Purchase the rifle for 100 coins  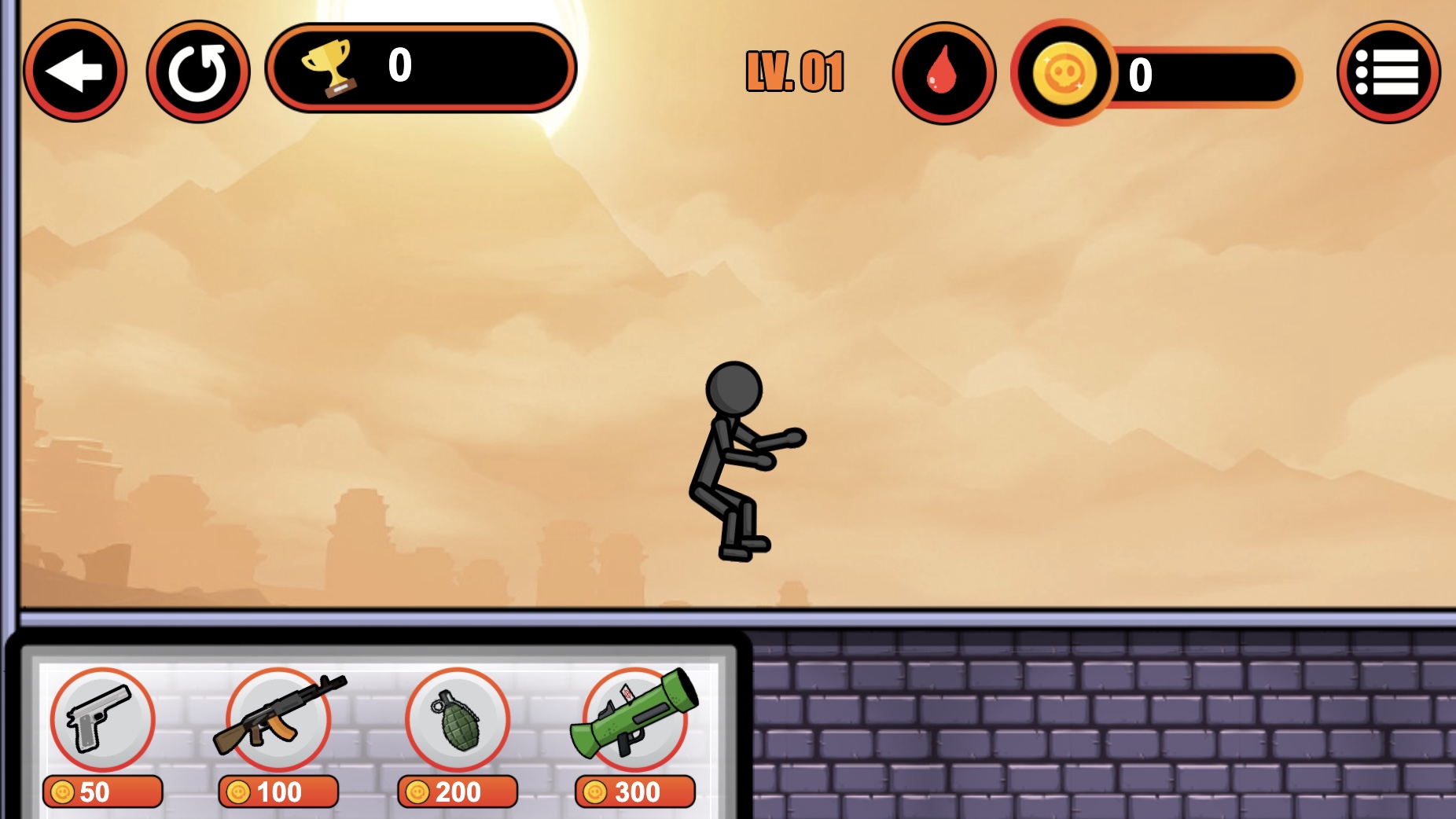coord(278,792)
